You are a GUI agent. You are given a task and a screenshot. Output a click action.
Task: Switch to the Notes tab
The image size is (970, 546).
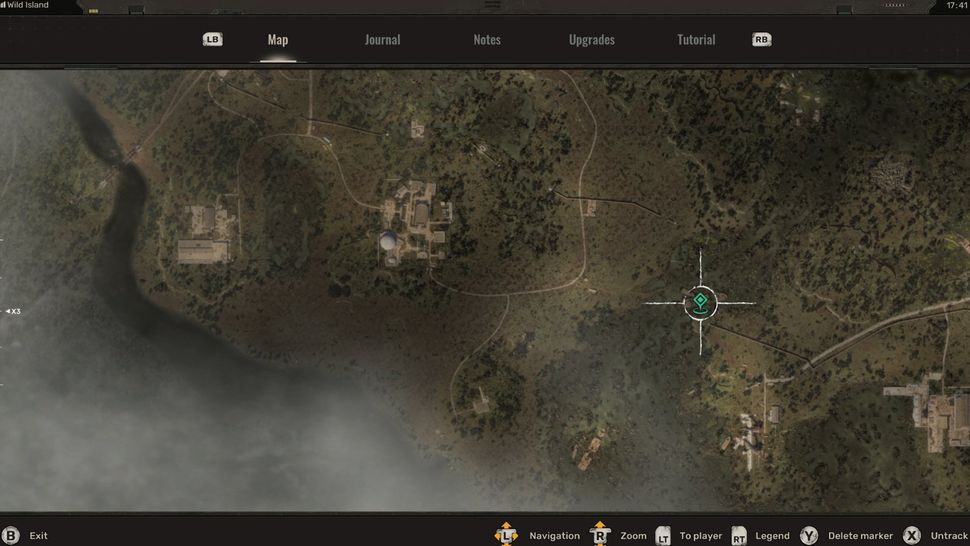click(x=487, y=40)
